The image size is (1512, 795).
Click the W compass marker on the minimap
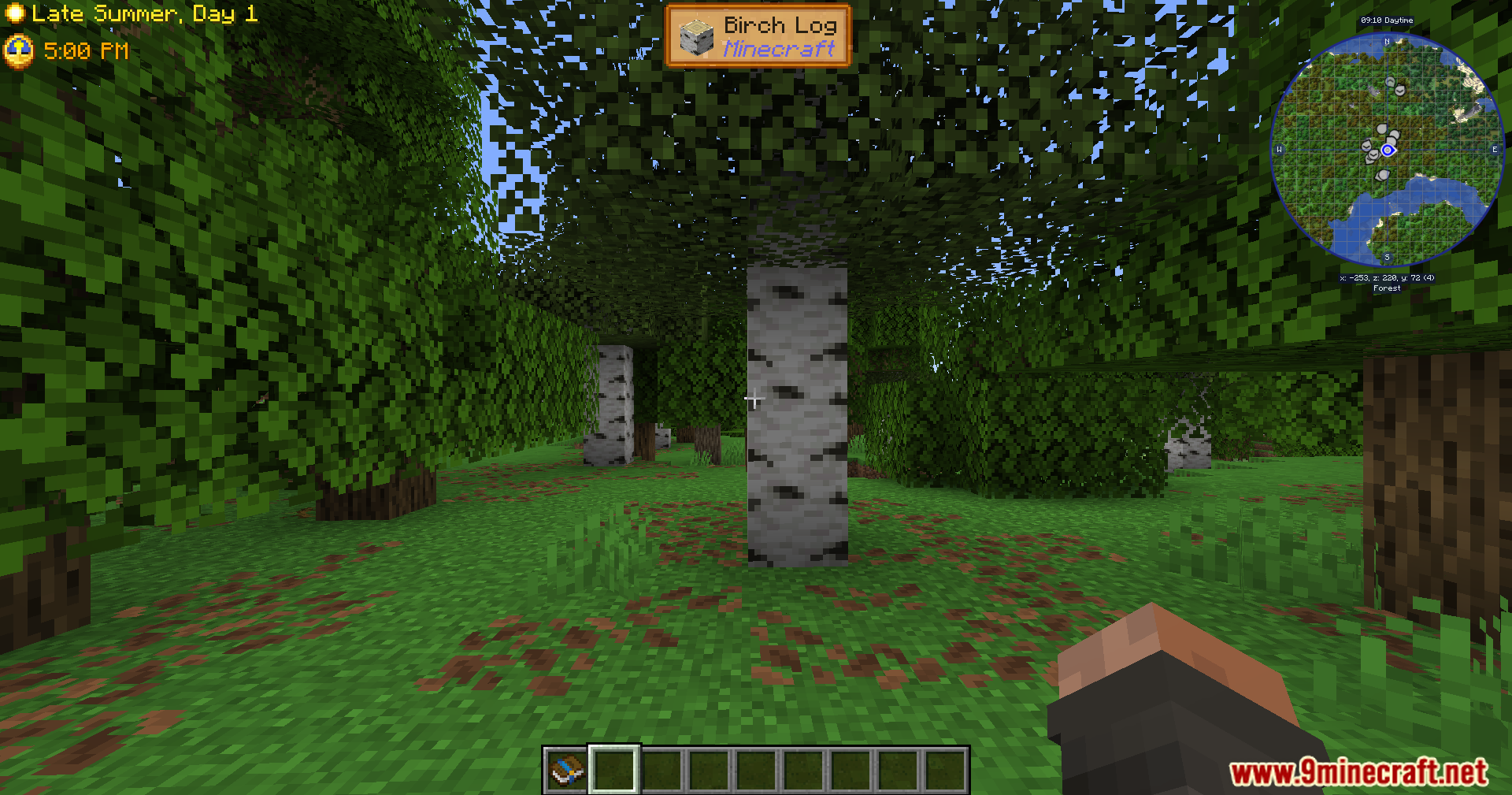pyautogui.click(x=1279, y=149)
